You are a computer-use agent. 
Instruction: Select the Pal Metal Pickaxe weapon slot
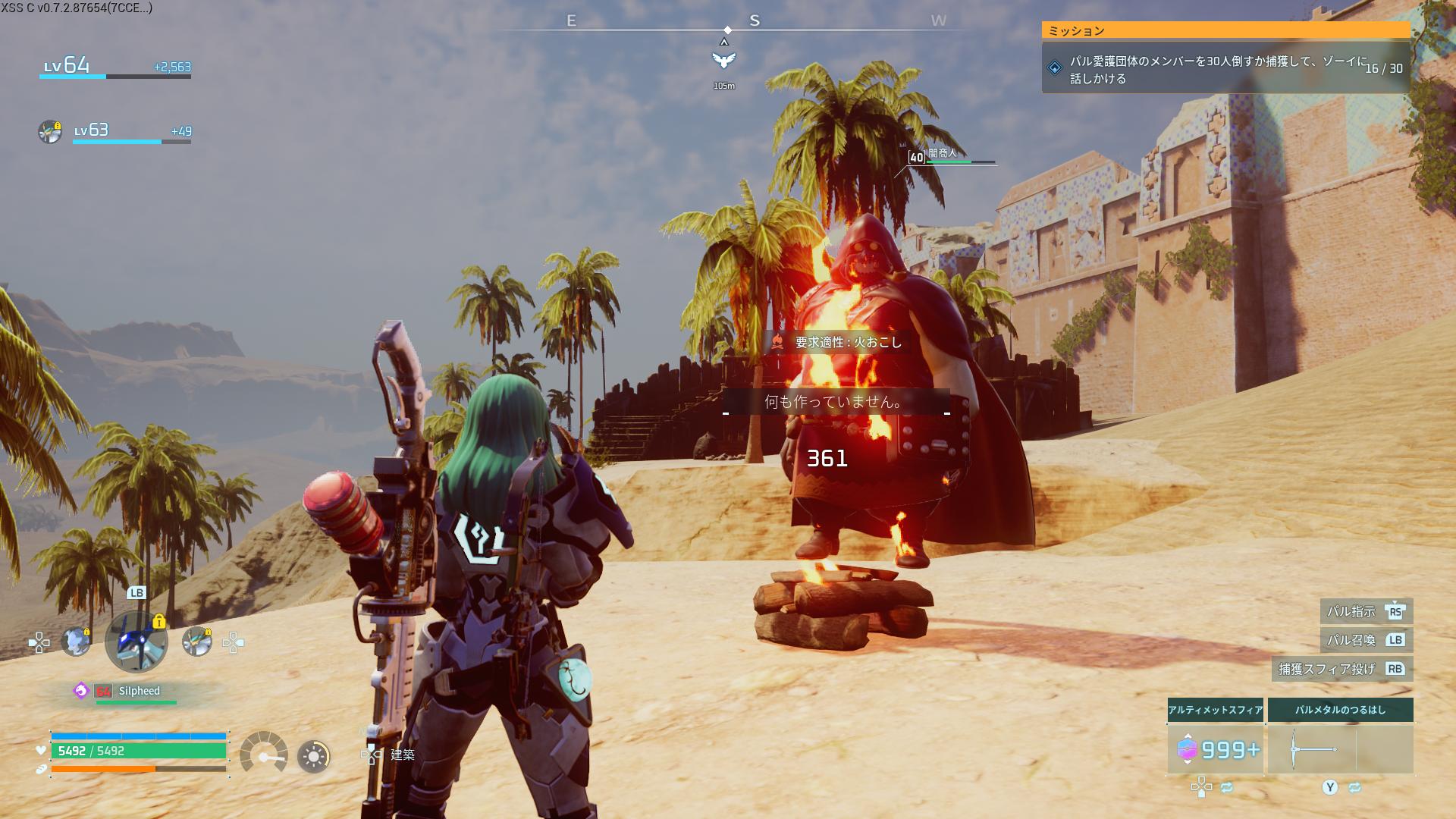[1340, 749]
